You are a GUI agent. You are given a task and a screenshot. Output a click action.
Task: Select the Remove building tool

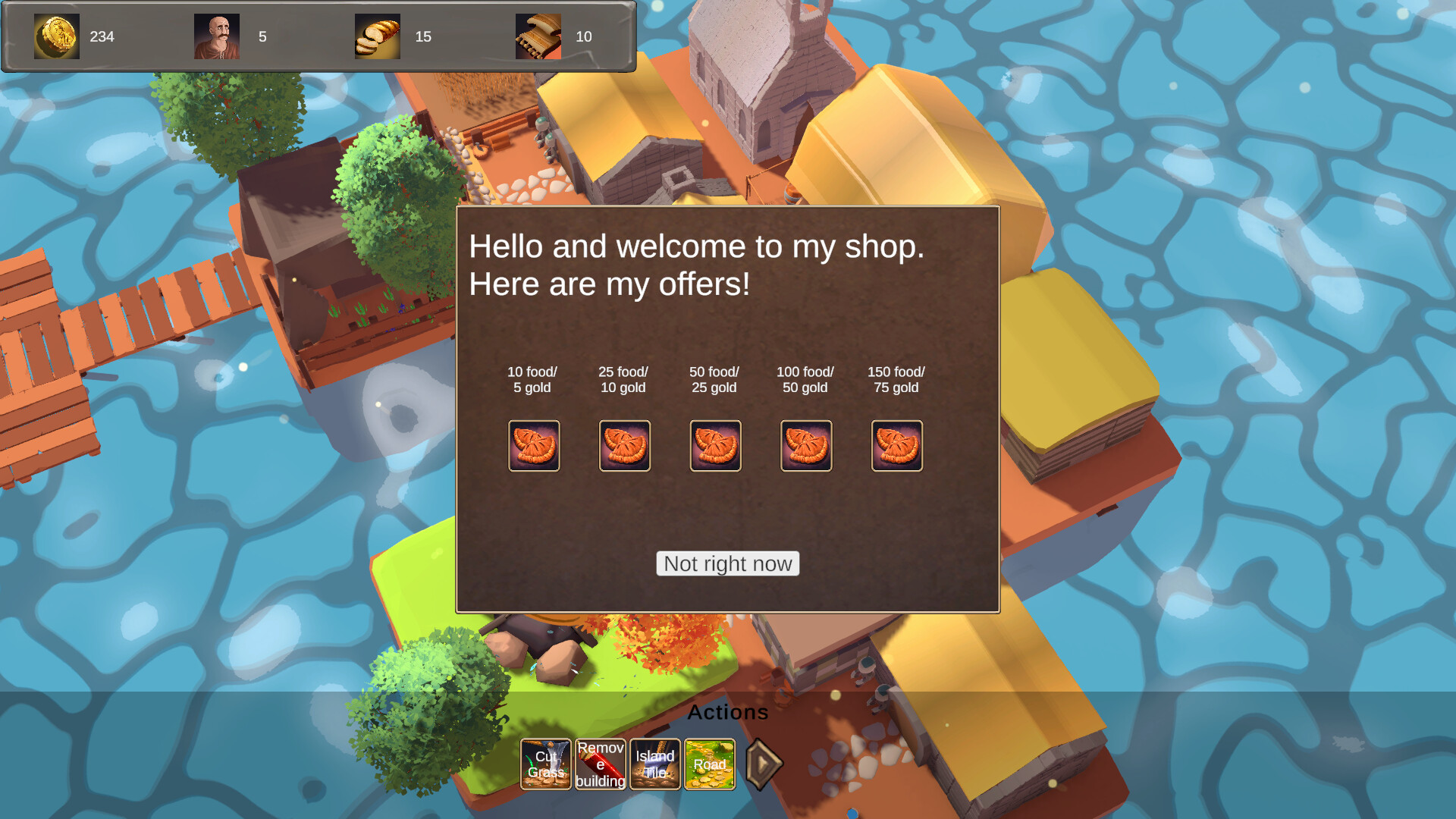pos(600,764)
